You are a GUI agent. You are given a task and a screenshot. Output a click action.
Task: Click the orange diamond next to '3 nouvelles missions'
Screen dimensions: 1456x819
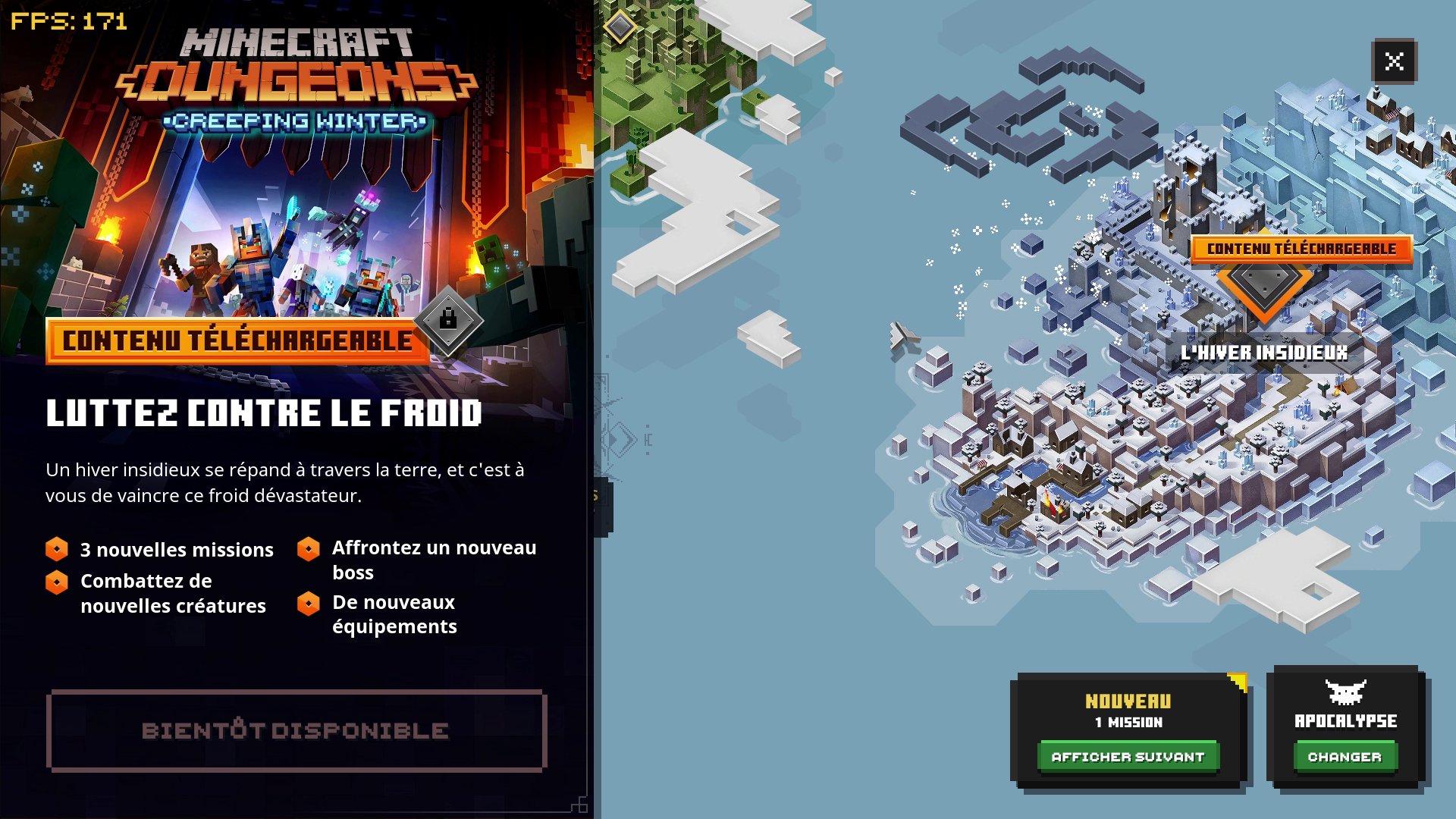(x=58, y=550)
